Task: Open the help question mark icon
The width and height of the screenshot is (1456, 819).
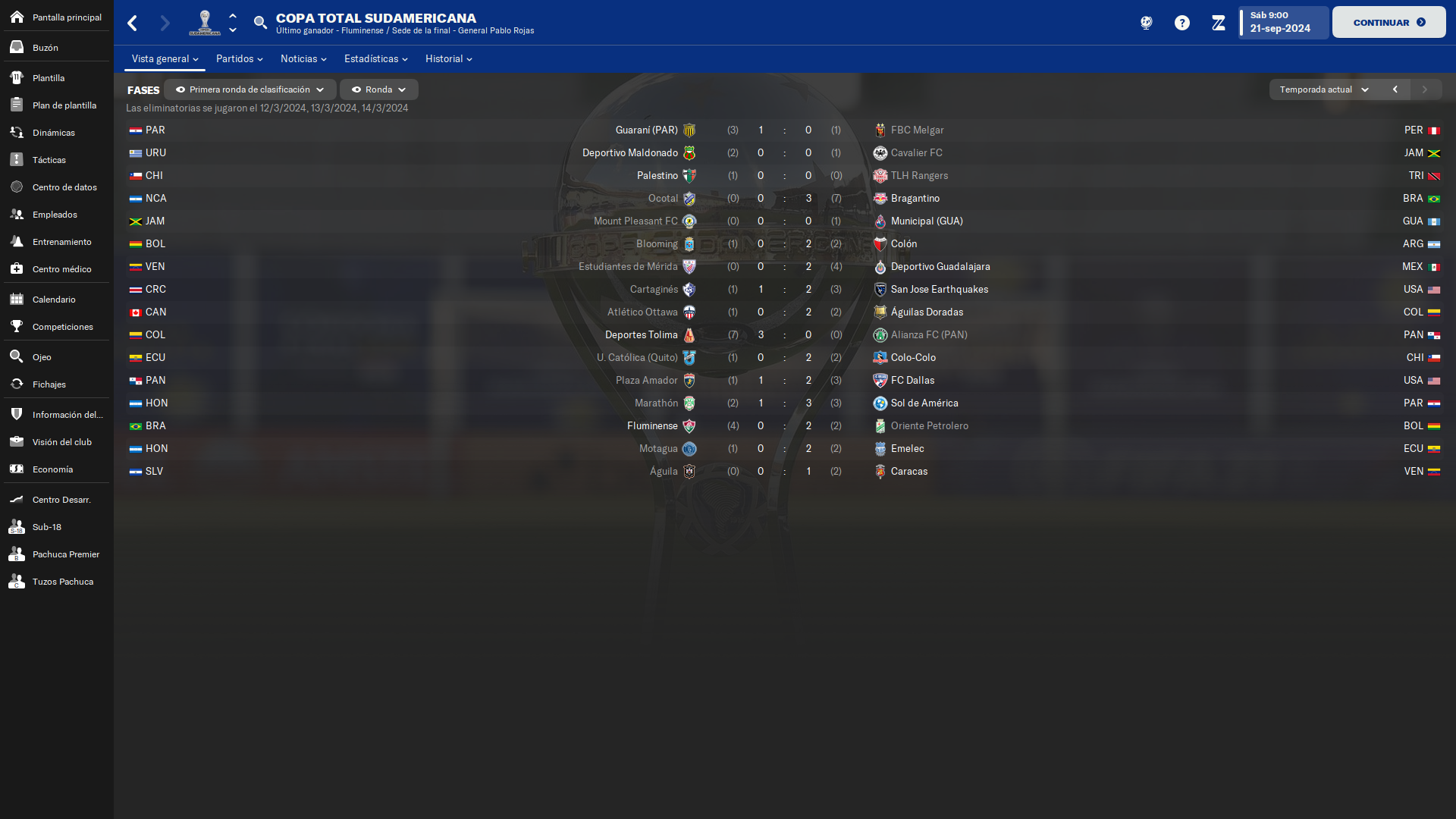Action: point(1181,23)
